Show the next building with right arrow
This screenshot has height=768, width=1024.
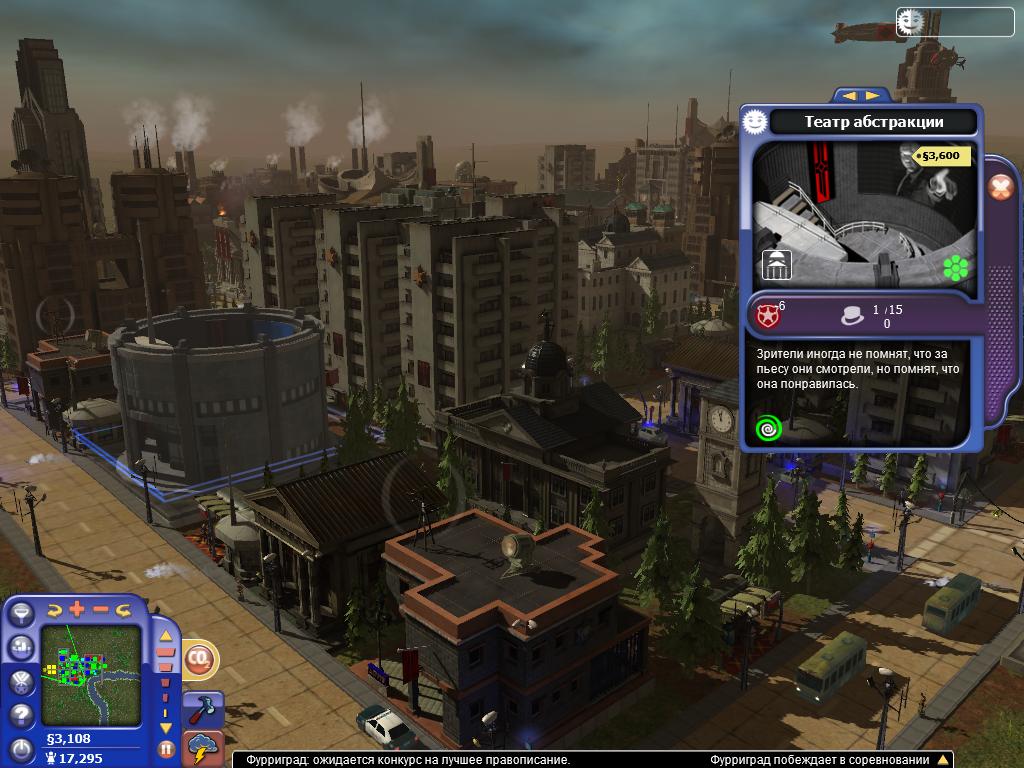[x=873, y=95]
